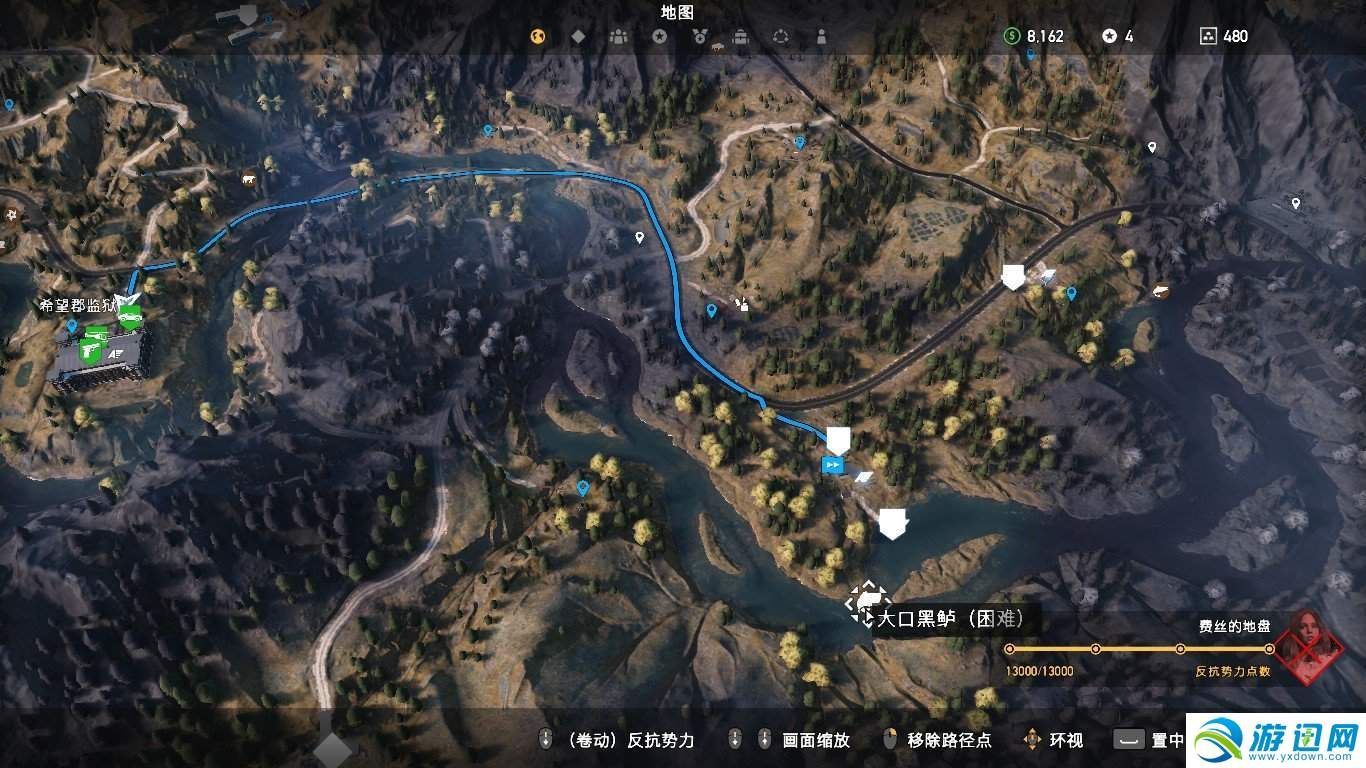Select the squad members filter icon
1366x768 pixels.
click(618, 36)
